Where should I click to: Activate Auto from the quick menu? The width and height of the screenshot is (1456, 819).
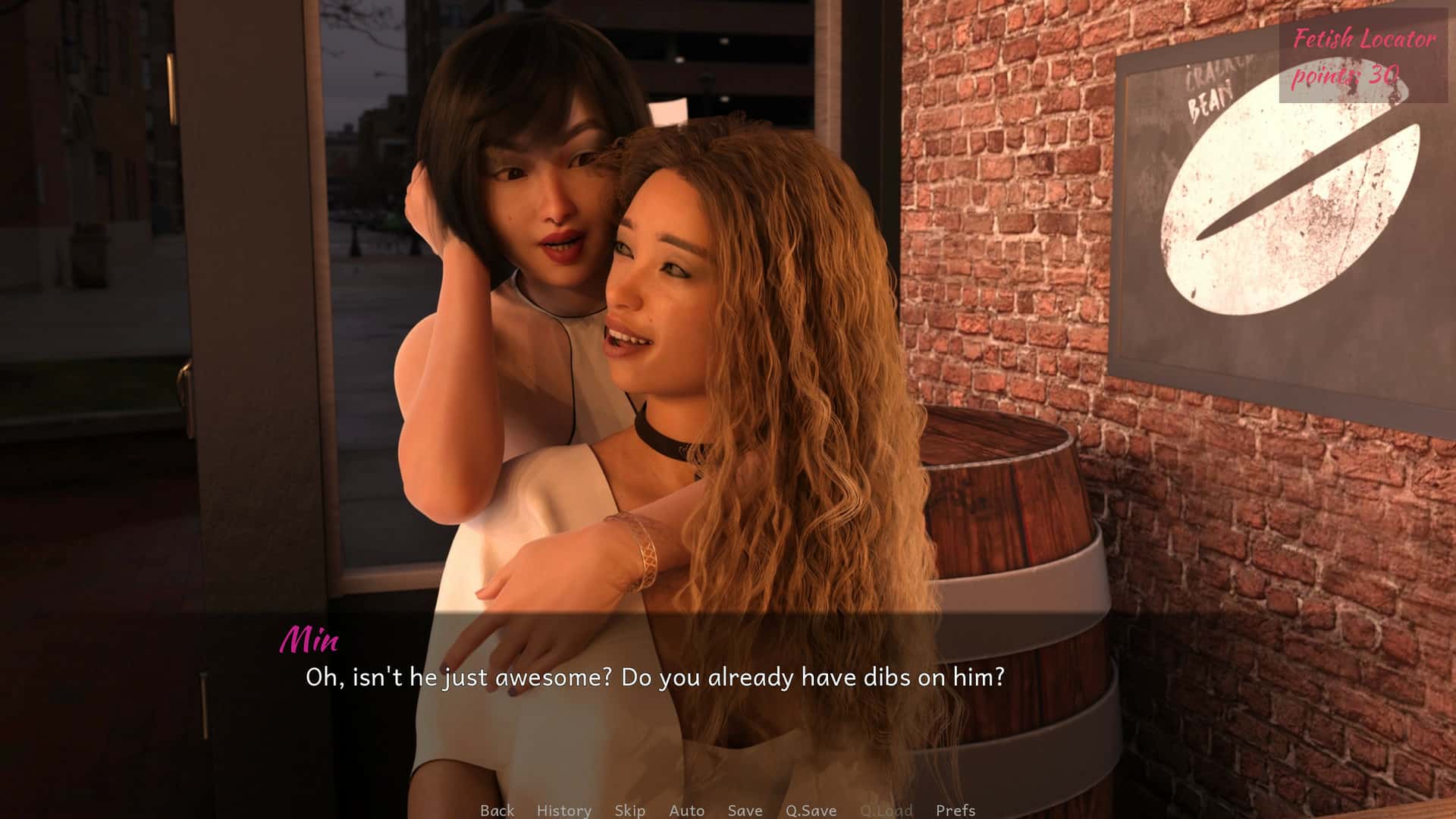tap(686, 811)
